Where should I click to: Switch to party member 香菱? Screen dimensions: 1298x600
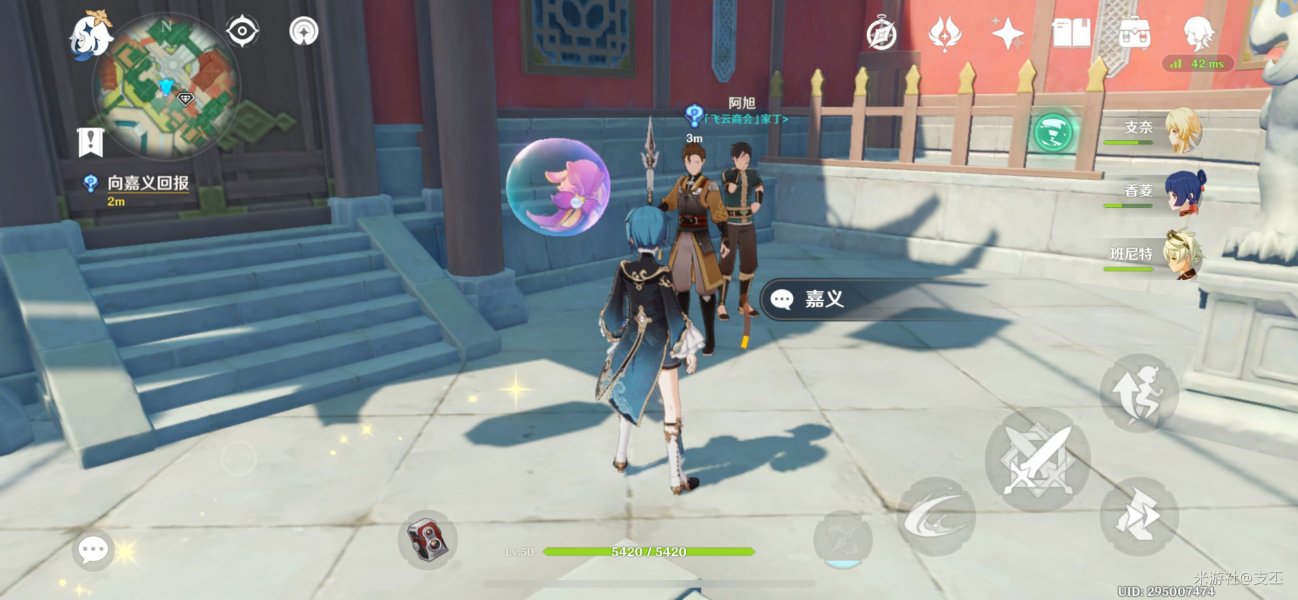pyautogui.click(x=1182, y=192)
